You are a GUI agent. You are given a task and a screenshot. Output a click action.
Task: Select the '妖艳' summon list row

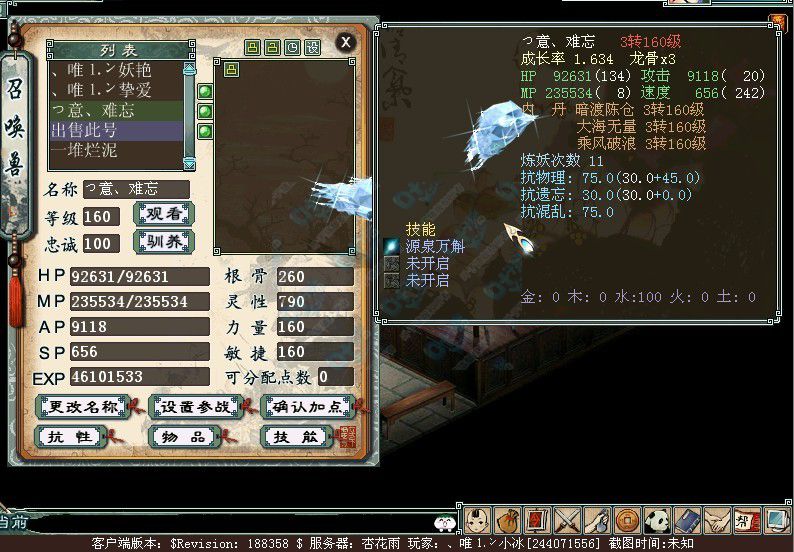(x=115, y=70)
